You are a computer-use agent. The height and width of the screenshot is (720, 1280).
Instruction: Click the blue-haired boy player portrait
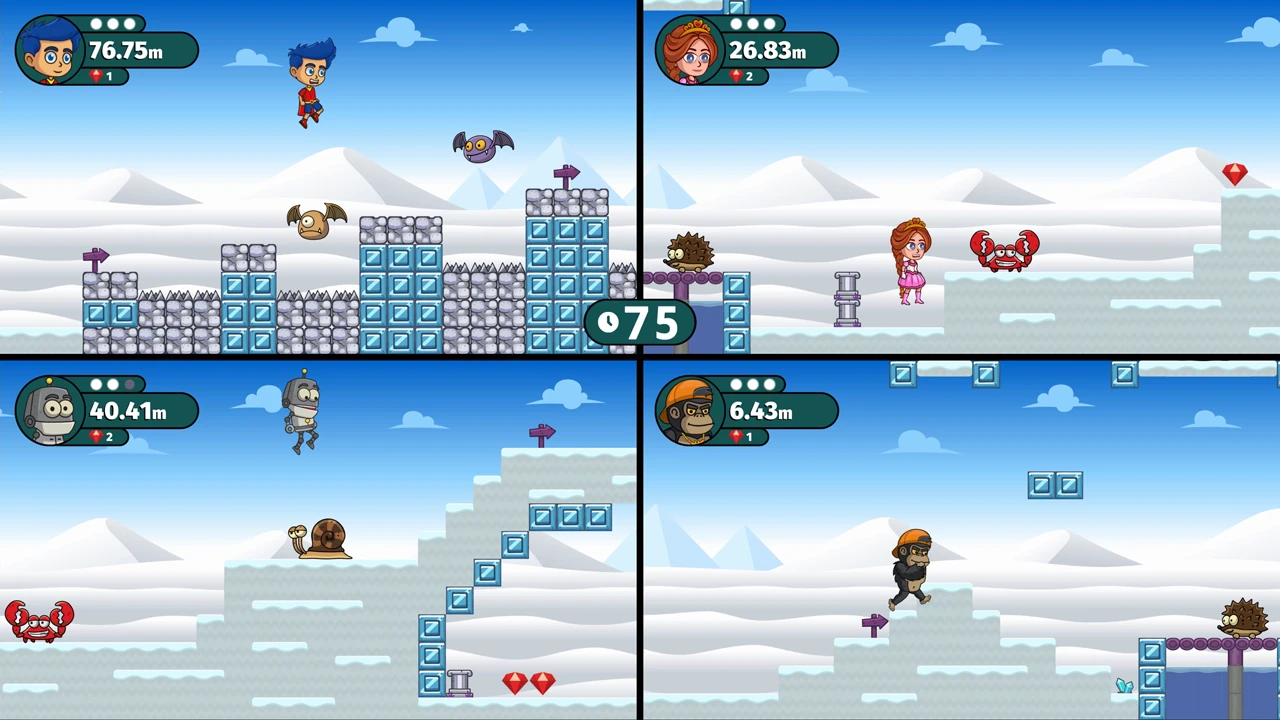click(50, 50)
